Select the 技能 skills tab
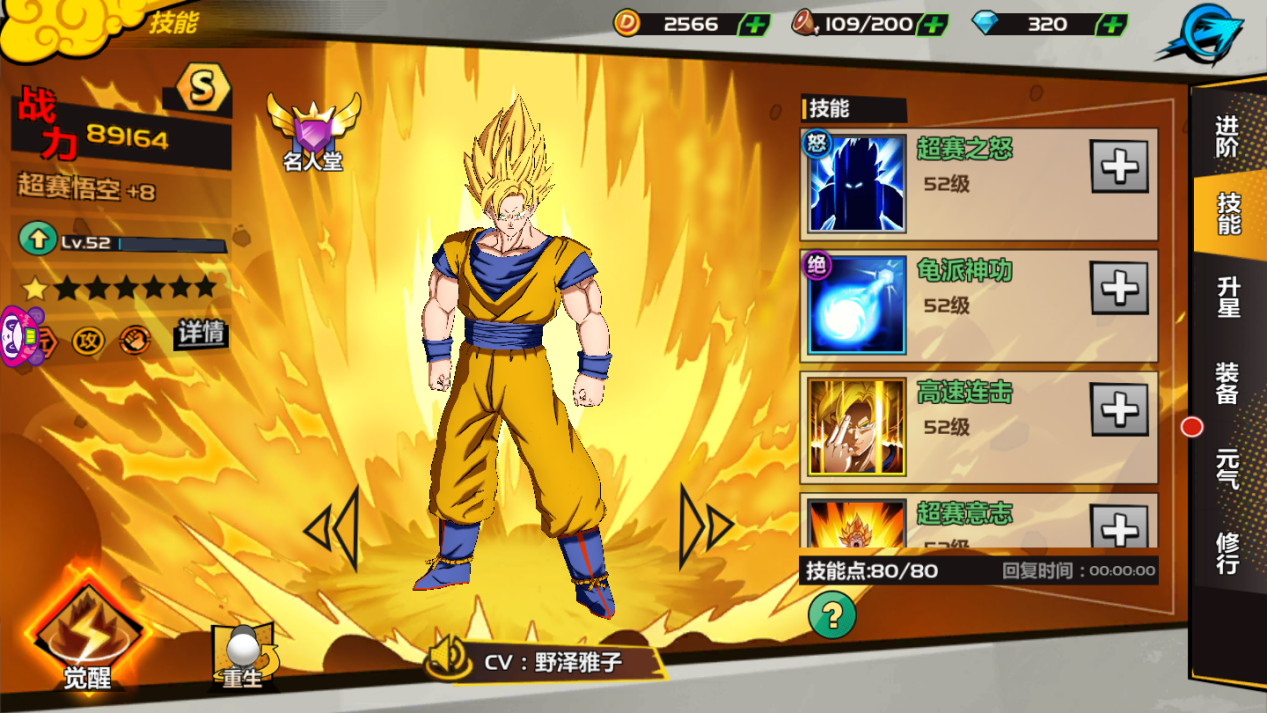 (1228, 213)
